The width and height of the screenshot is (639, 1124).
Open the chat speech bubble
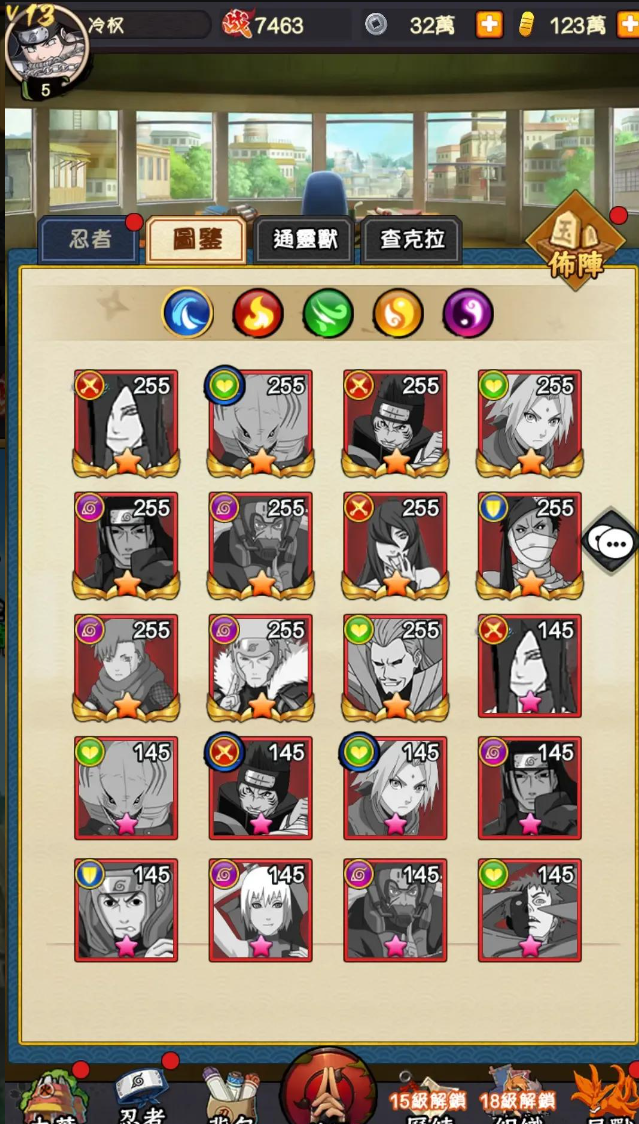tap(613, 544)
